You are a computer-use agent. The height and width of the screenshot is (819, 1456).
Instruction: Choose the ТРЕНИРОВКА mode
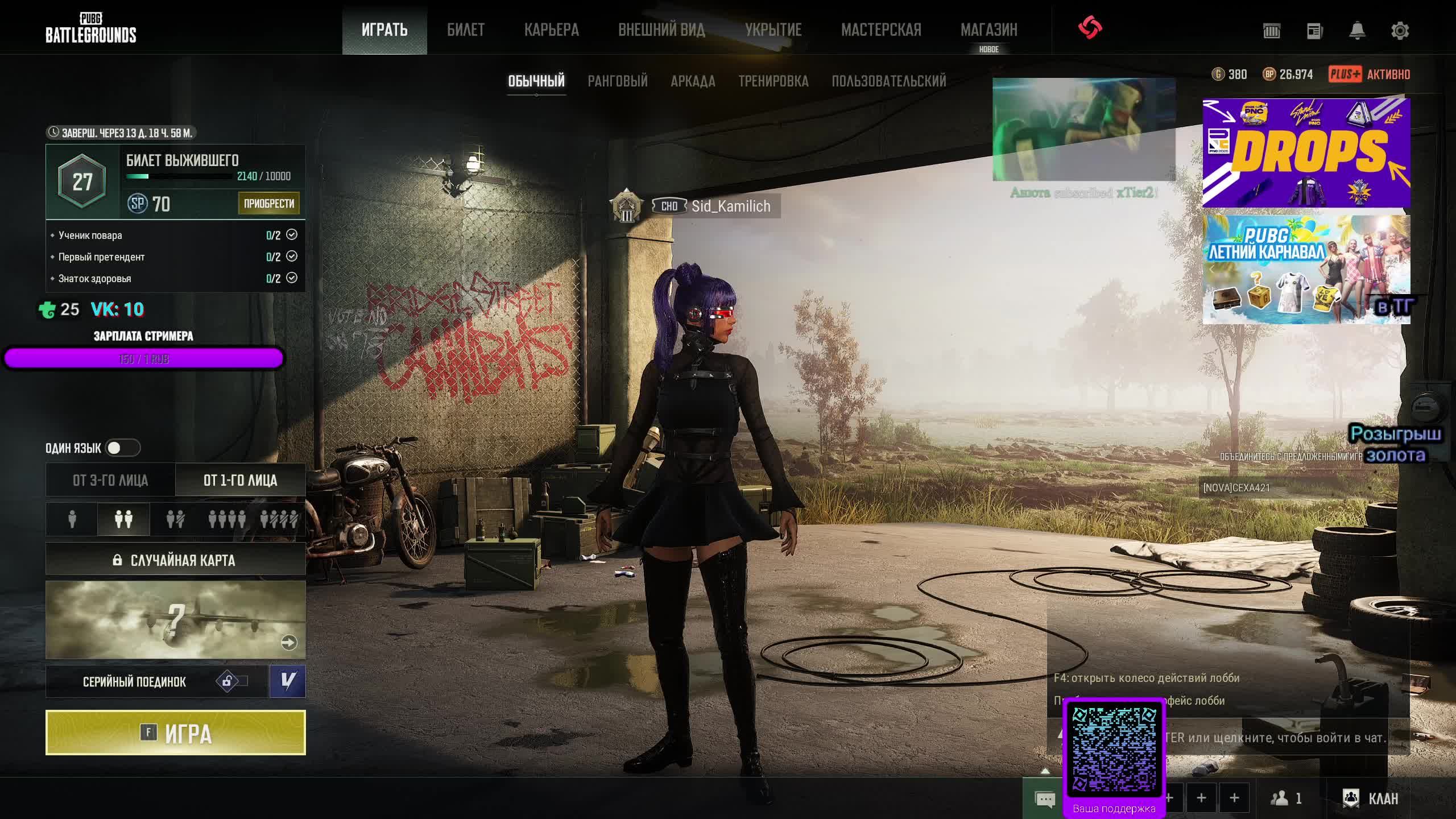coord(773,81)
